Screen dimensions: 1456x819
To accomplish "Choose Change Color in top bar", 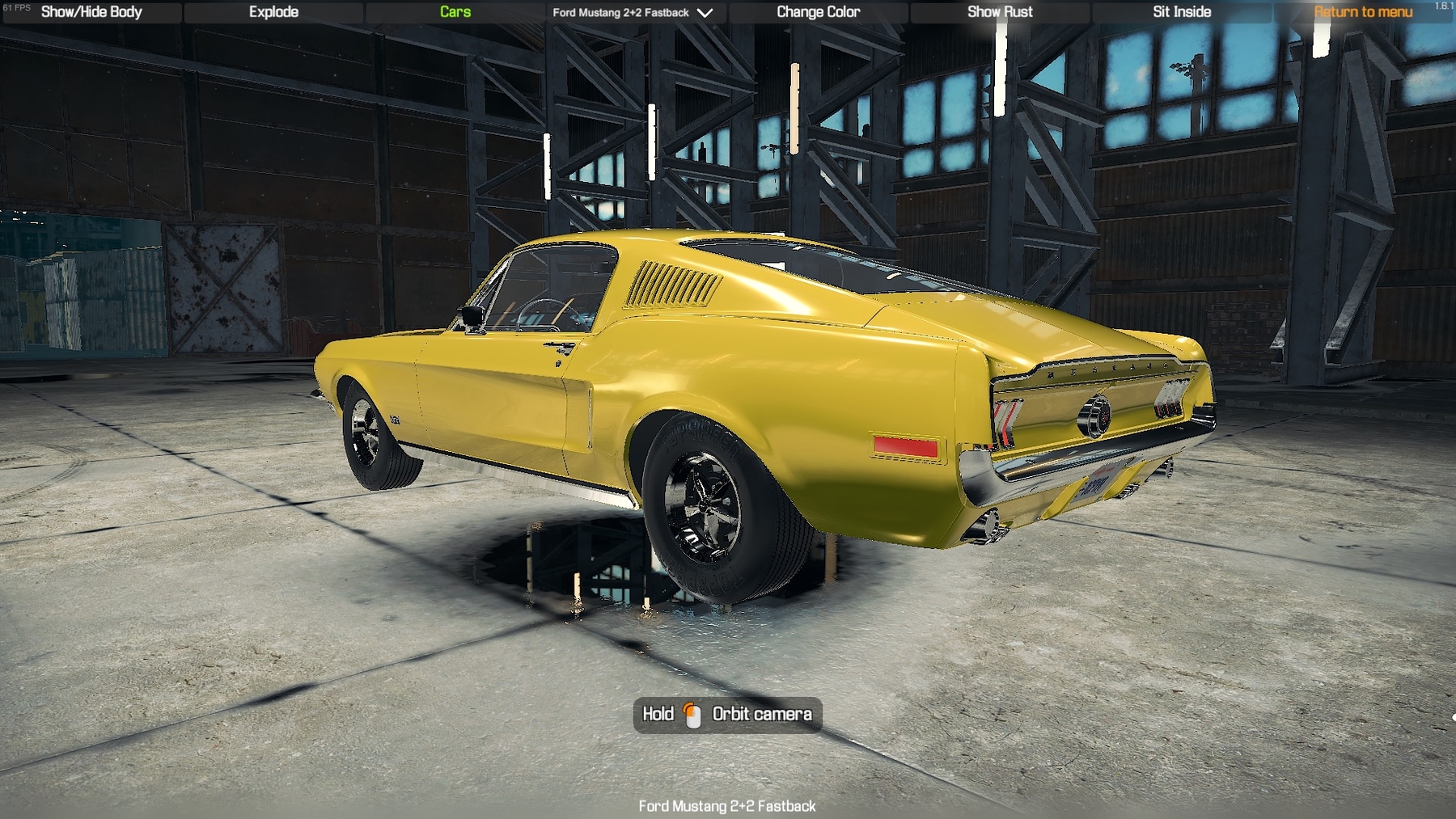I will click(818, 12).
